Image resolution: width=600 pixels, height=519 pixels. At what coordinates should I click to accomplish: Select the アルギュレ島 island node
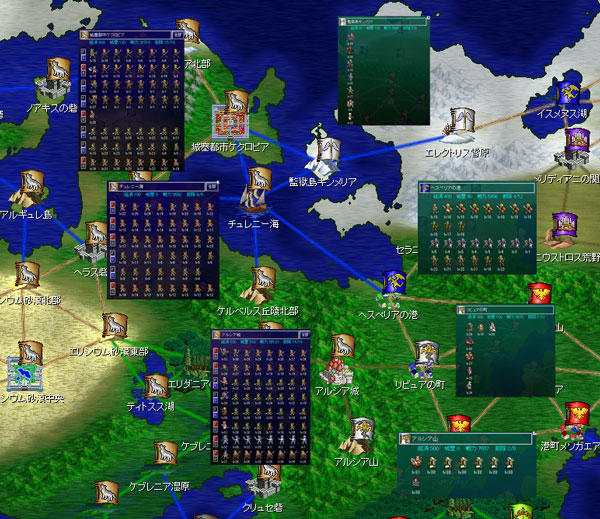pos(30,190)
